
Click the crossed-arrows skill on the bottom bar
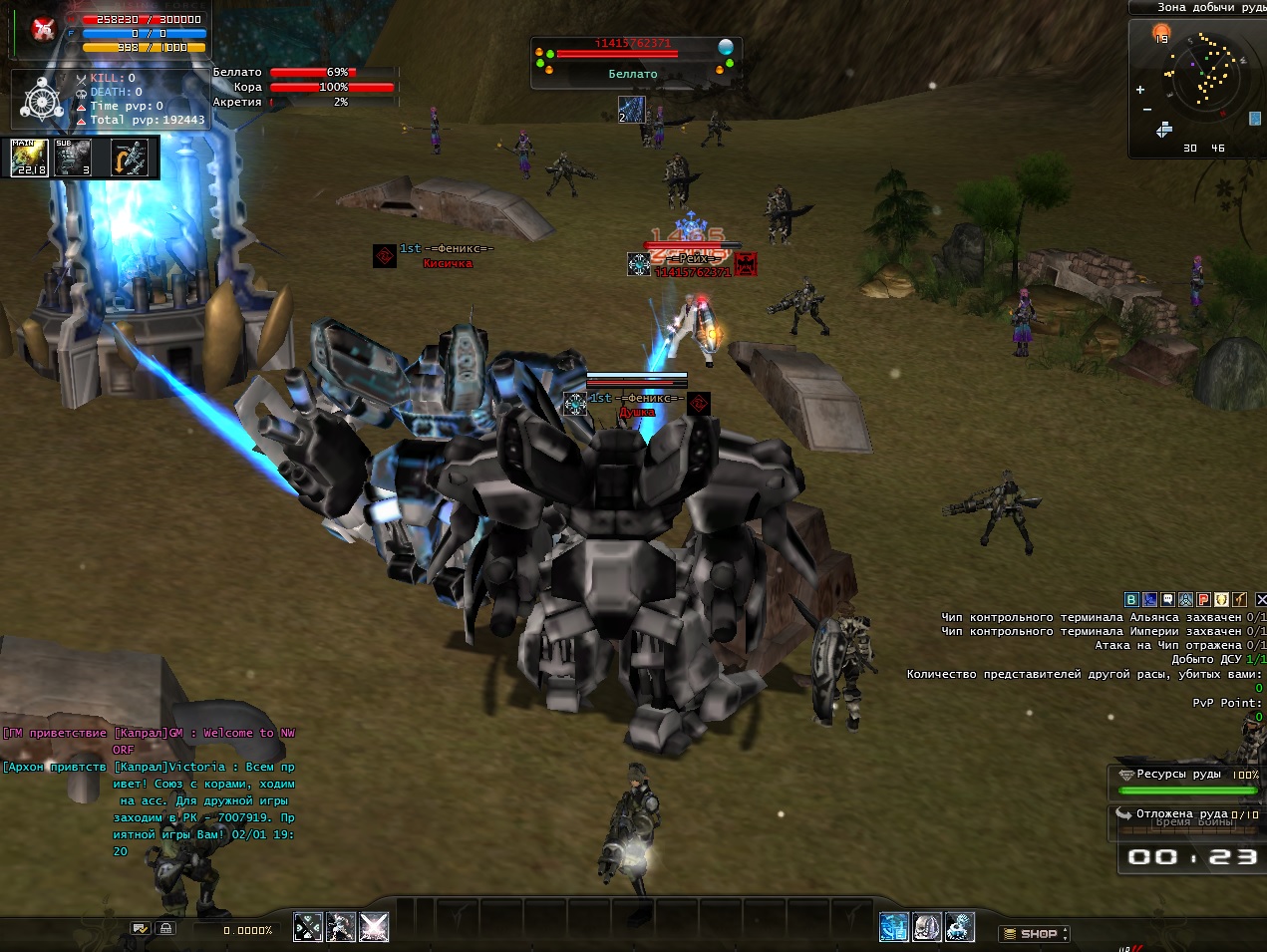pyautogui.click(x=308, y=927)
